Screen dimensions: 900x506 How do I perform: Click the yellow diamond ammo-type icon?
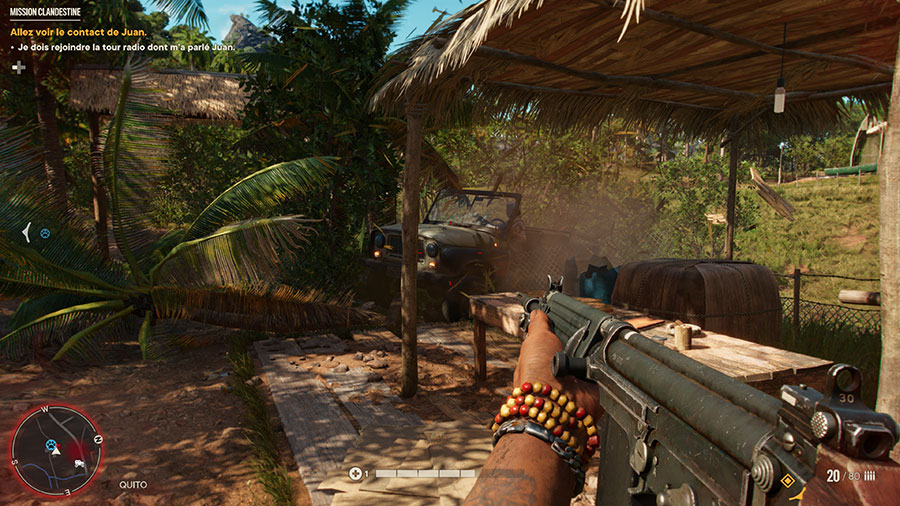click(x=787, y=481)
